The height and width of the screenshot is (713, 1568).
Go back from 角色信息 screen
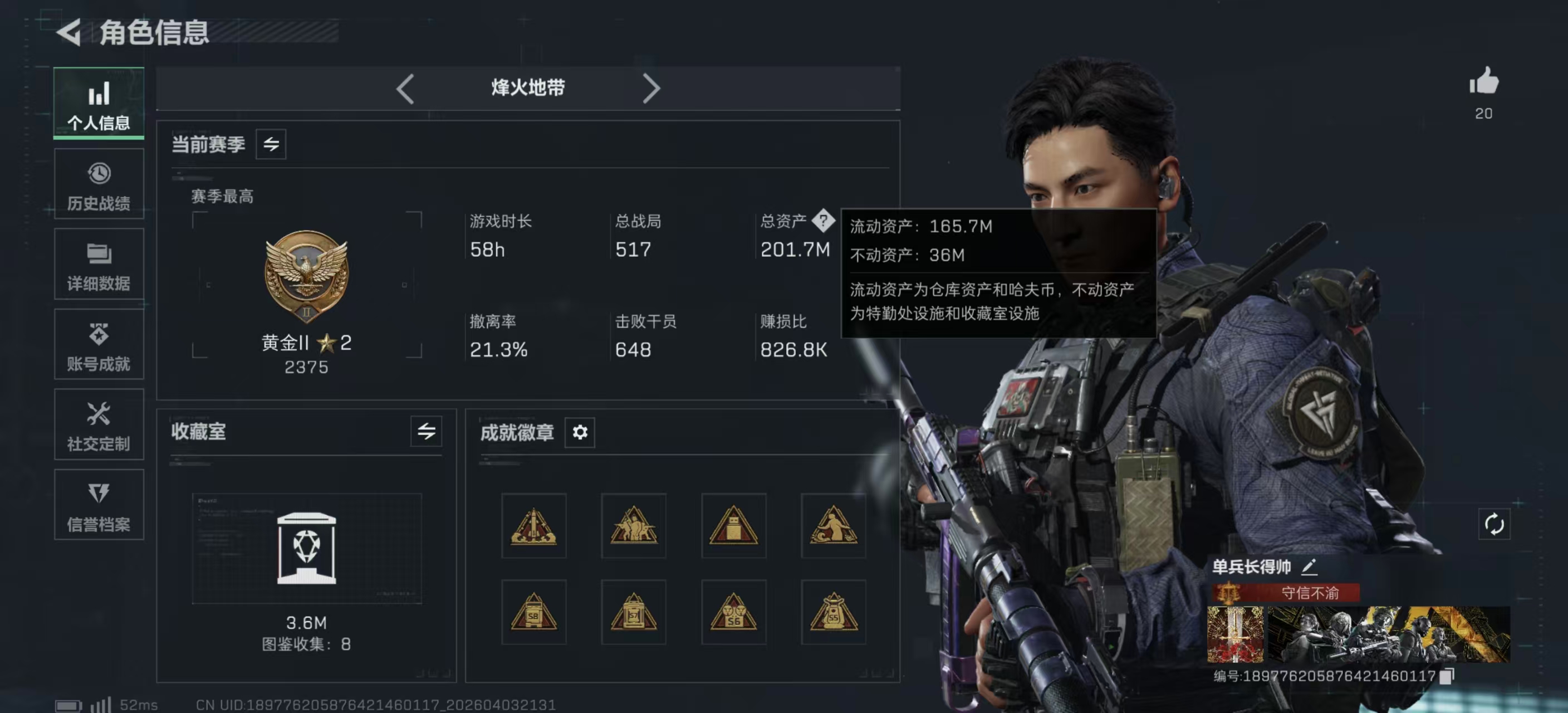70,32
